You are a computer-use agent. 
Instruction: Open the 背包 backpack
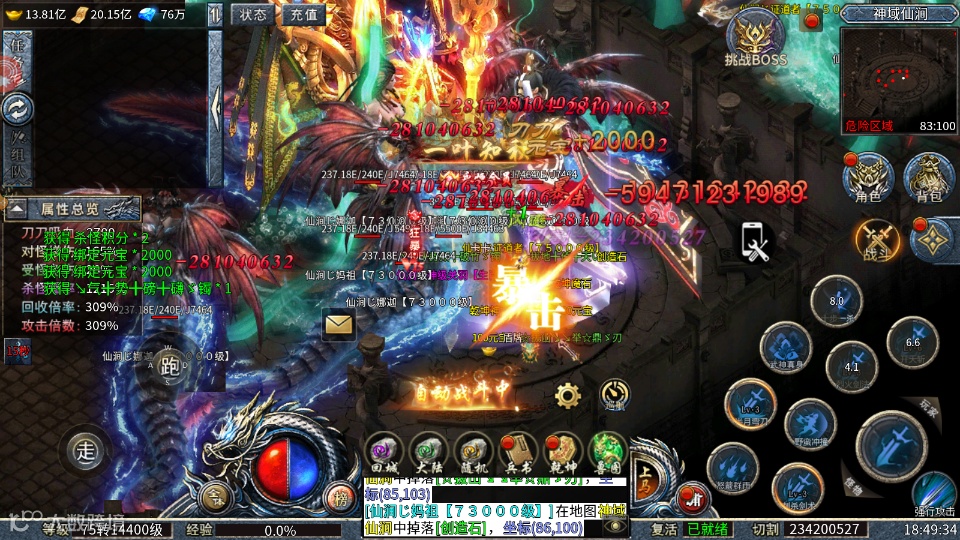pyautogui.click(x=928, y=178)
